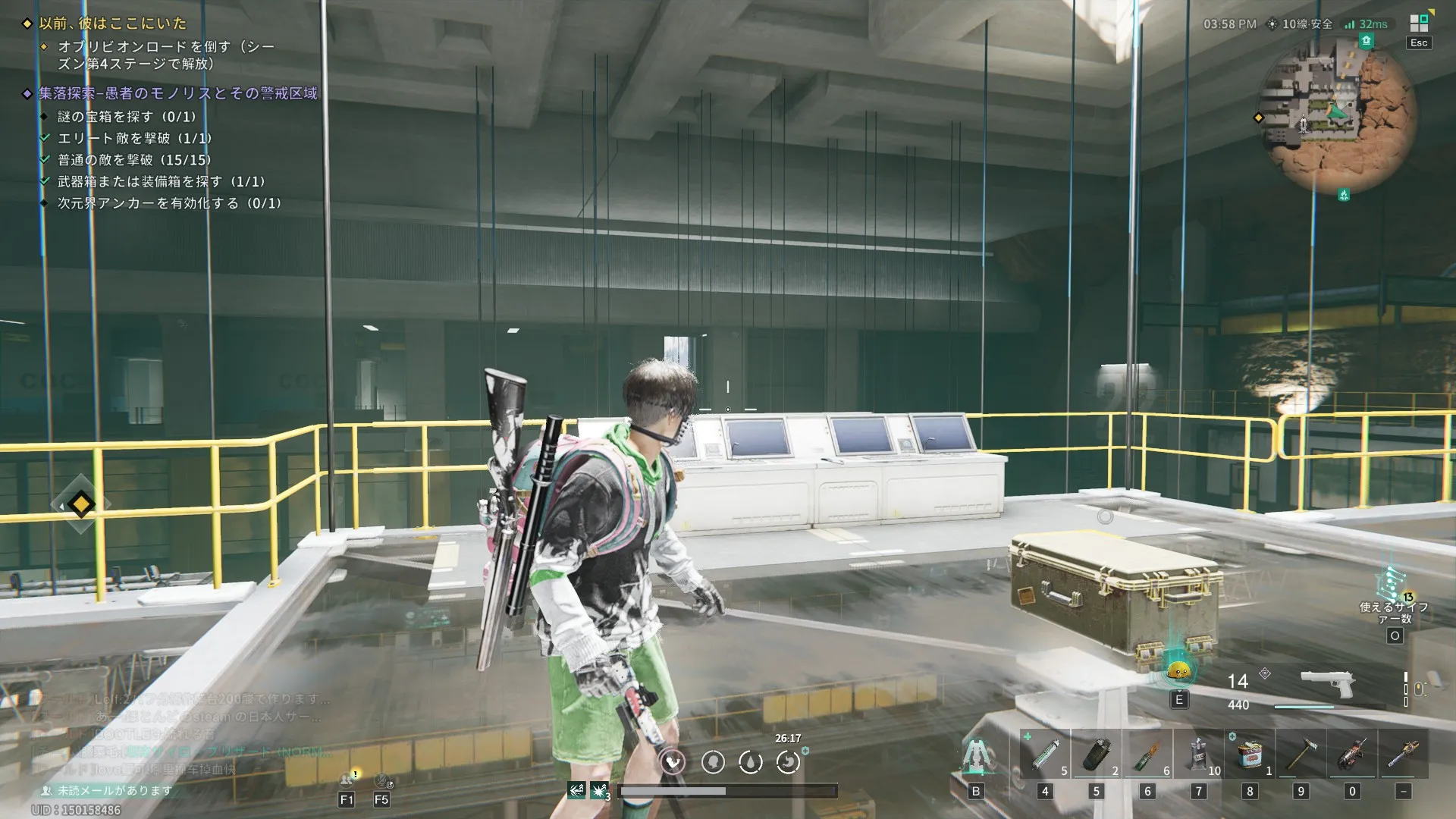
Task: Select the campfire marker below the minimap
Action: (1344, 195)
